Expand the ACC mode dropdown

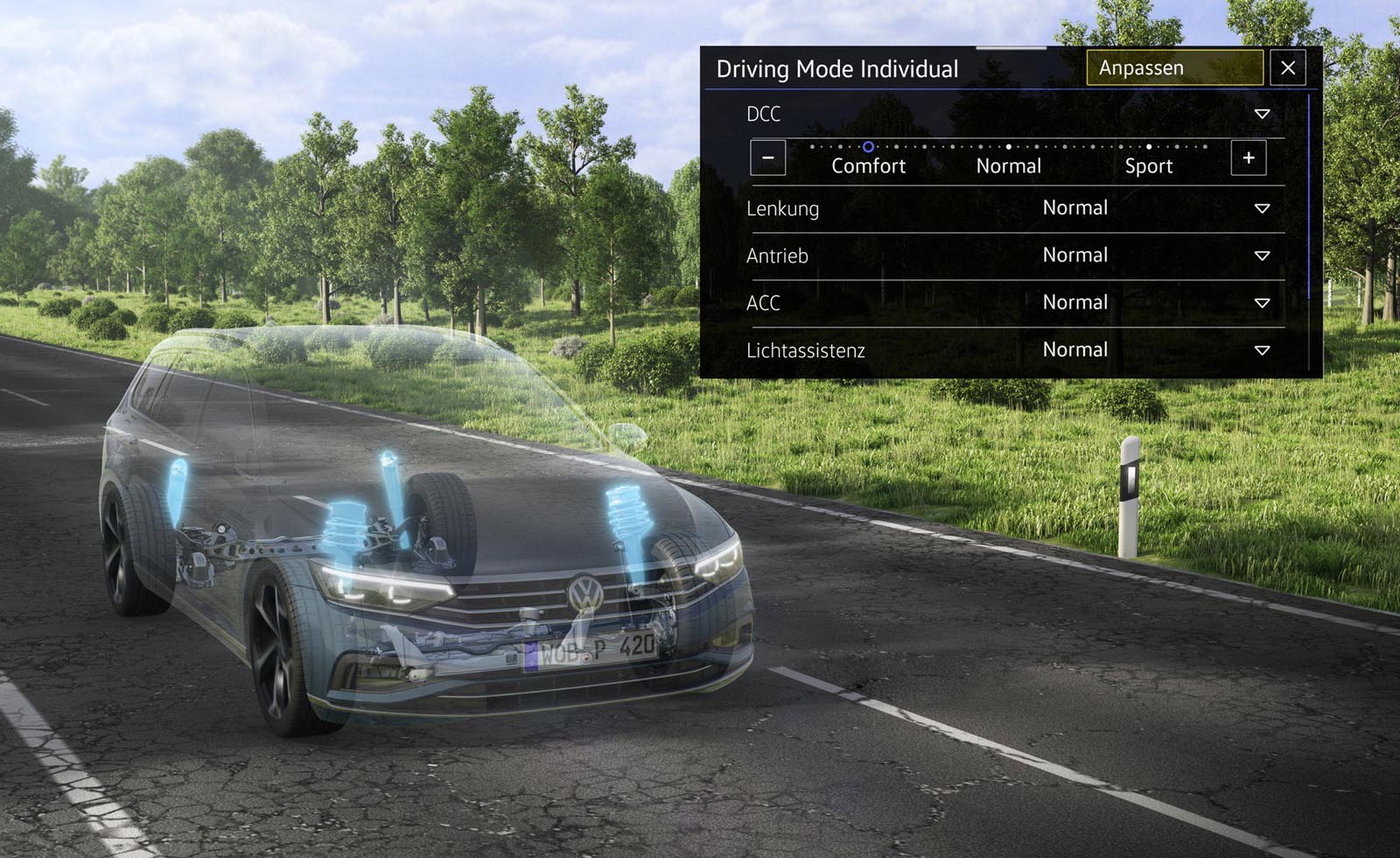(x=1262, y=303)
